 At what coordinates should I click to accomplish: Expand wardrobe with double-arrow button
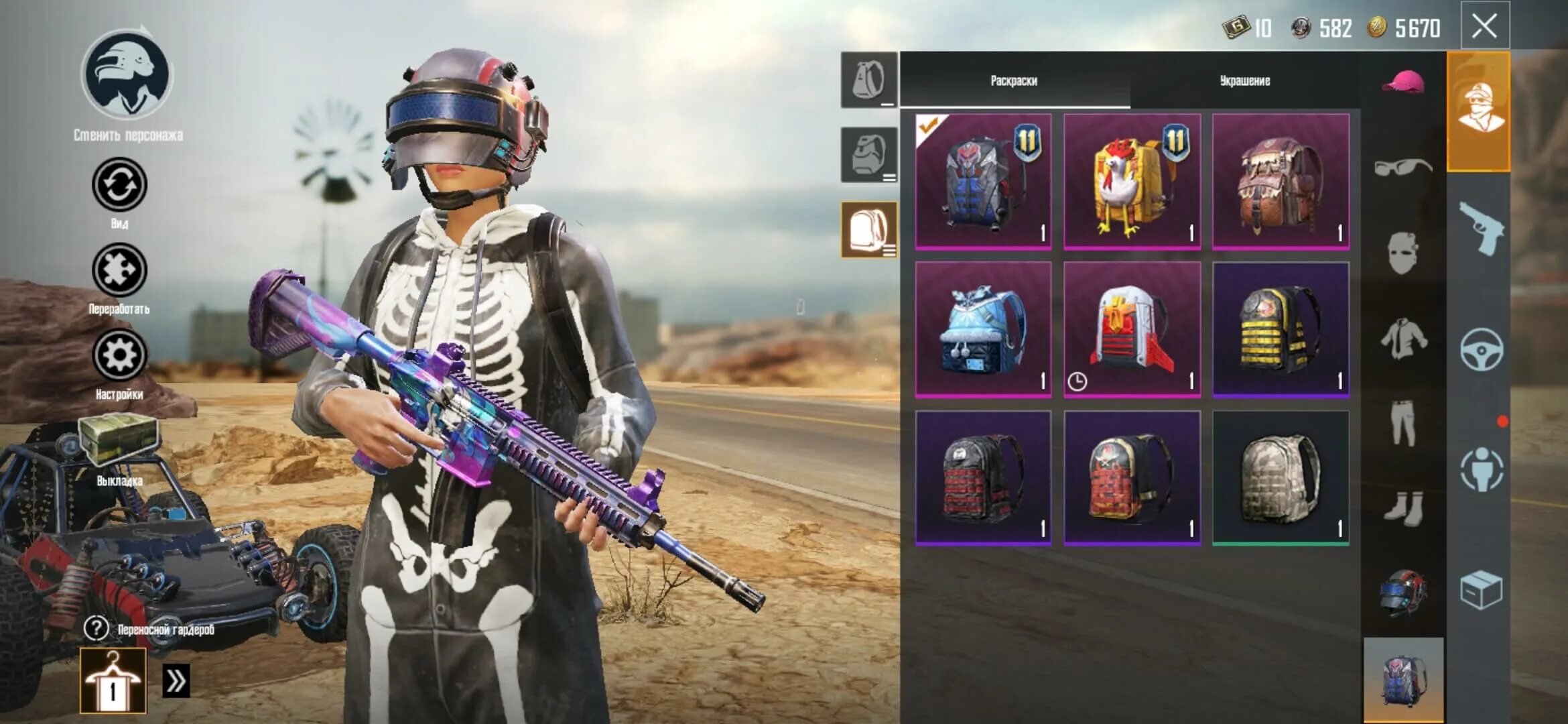(x=176, y=681)
